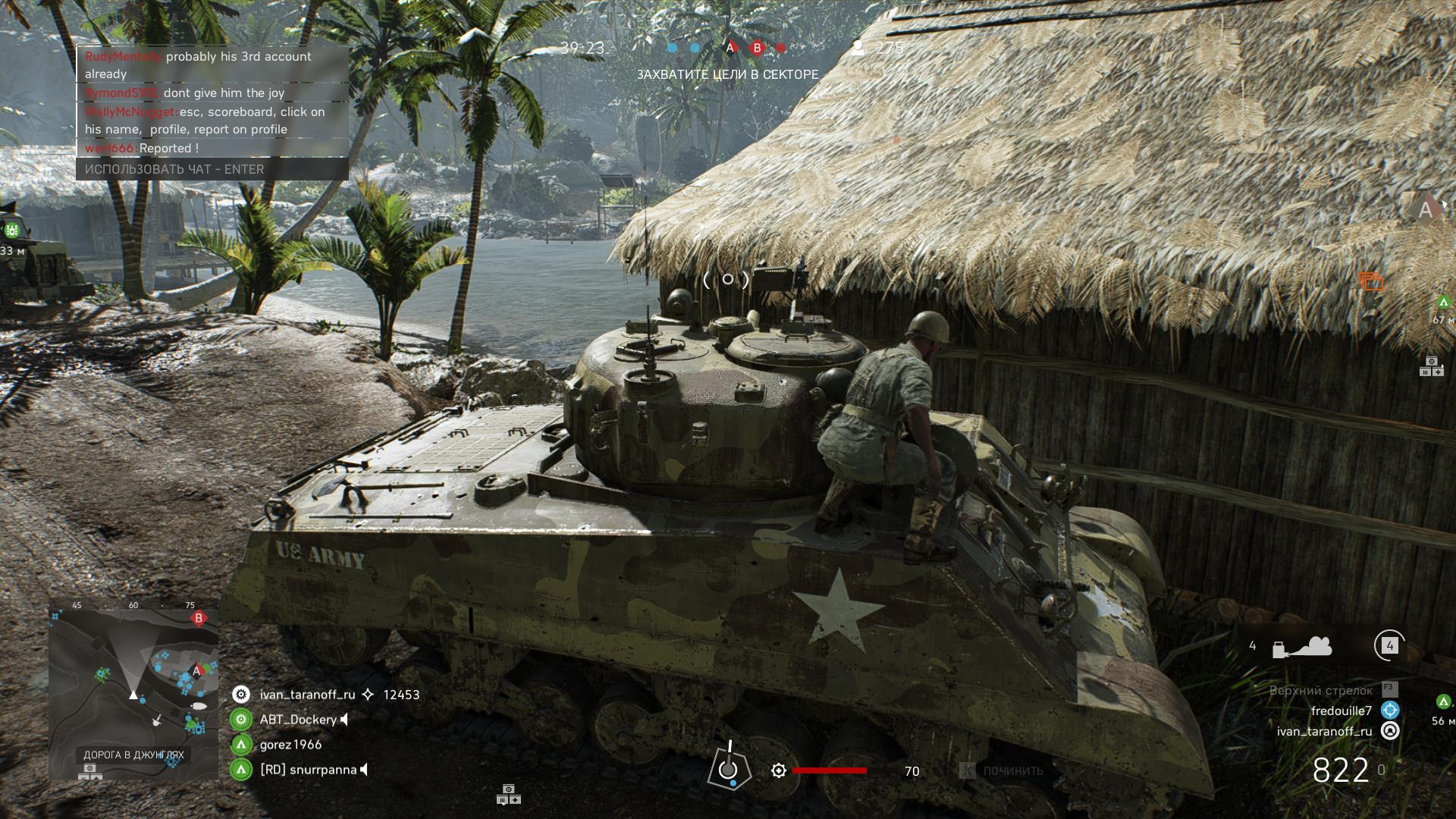Select ivan_taranoff_ru in squad list

pyautogui.click(x=307, y=695)
